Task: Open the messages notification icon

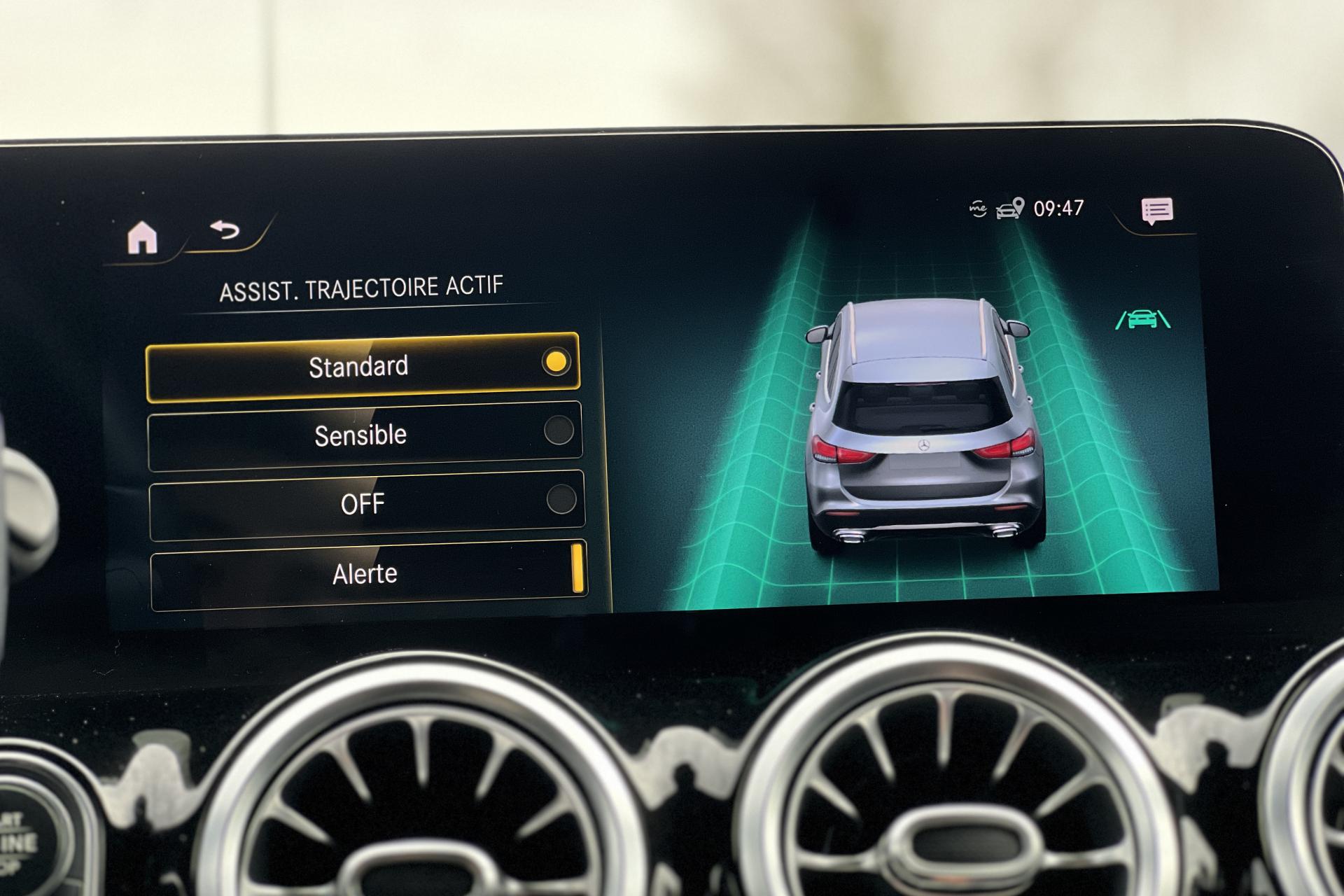Action: coord(1156,211)
